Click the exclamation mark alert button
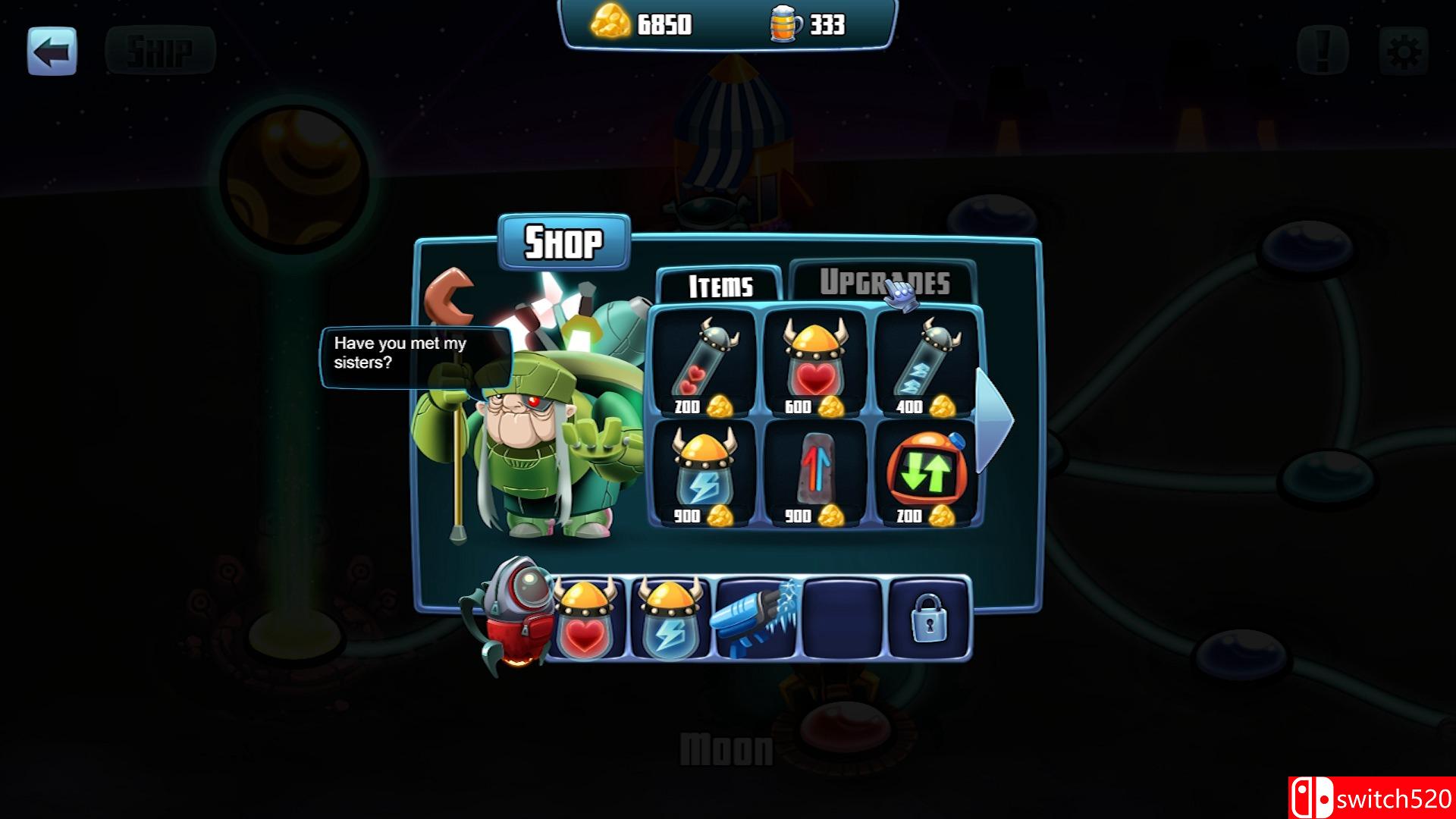Screen dimensions: 1456x819 click(x=1322, y=52)
